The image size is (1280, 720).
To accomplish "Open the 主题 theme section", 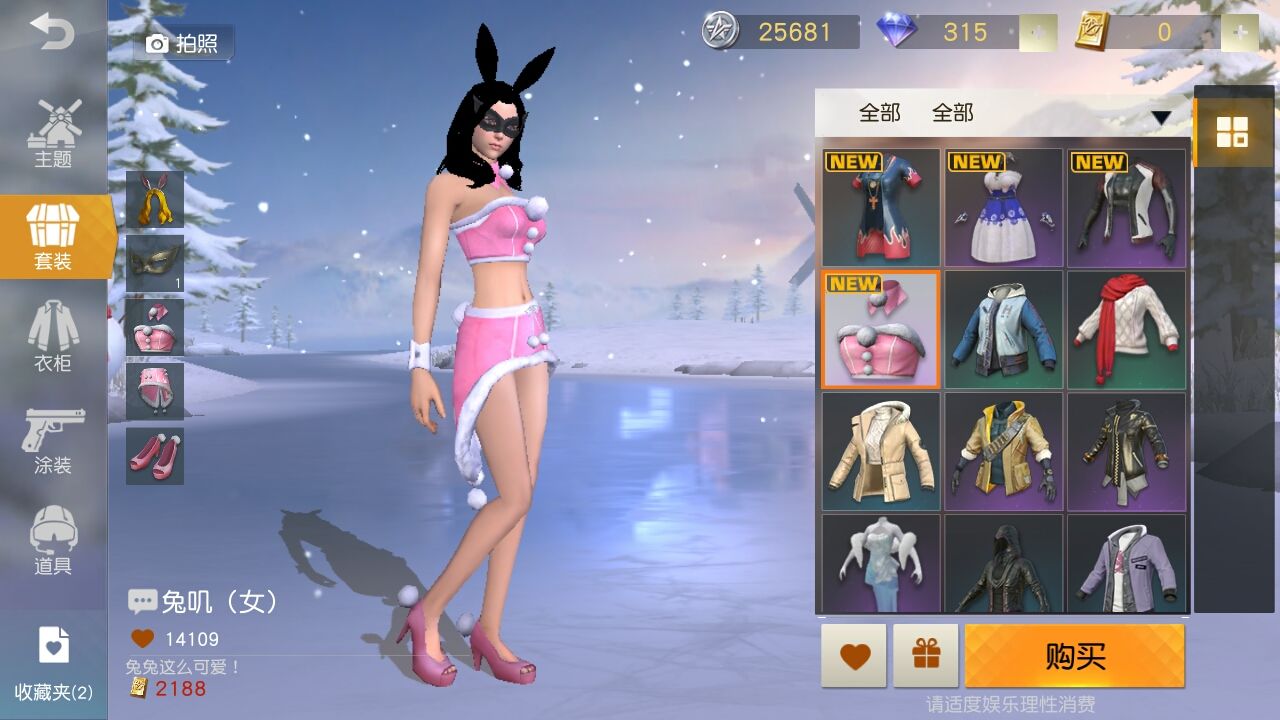I will click(53, 134).
